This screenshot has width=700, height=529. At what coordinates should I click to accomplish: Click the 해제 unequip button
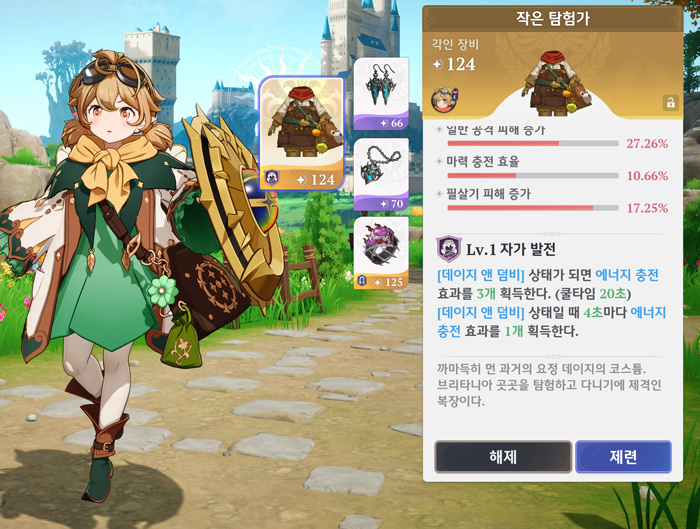coord(502,457)
